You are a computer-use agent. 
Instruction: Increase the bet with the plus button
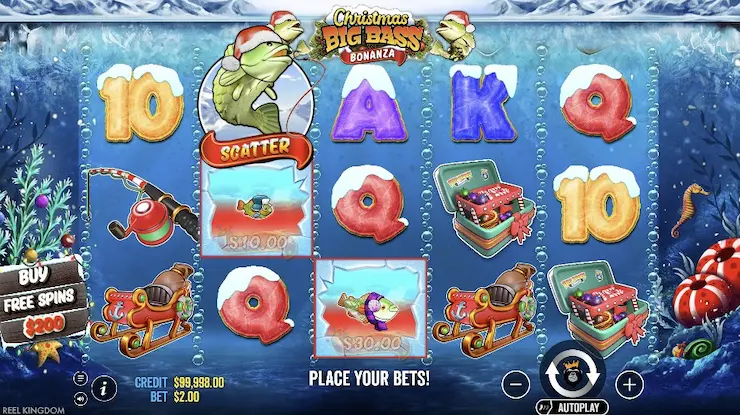(629, 383)
